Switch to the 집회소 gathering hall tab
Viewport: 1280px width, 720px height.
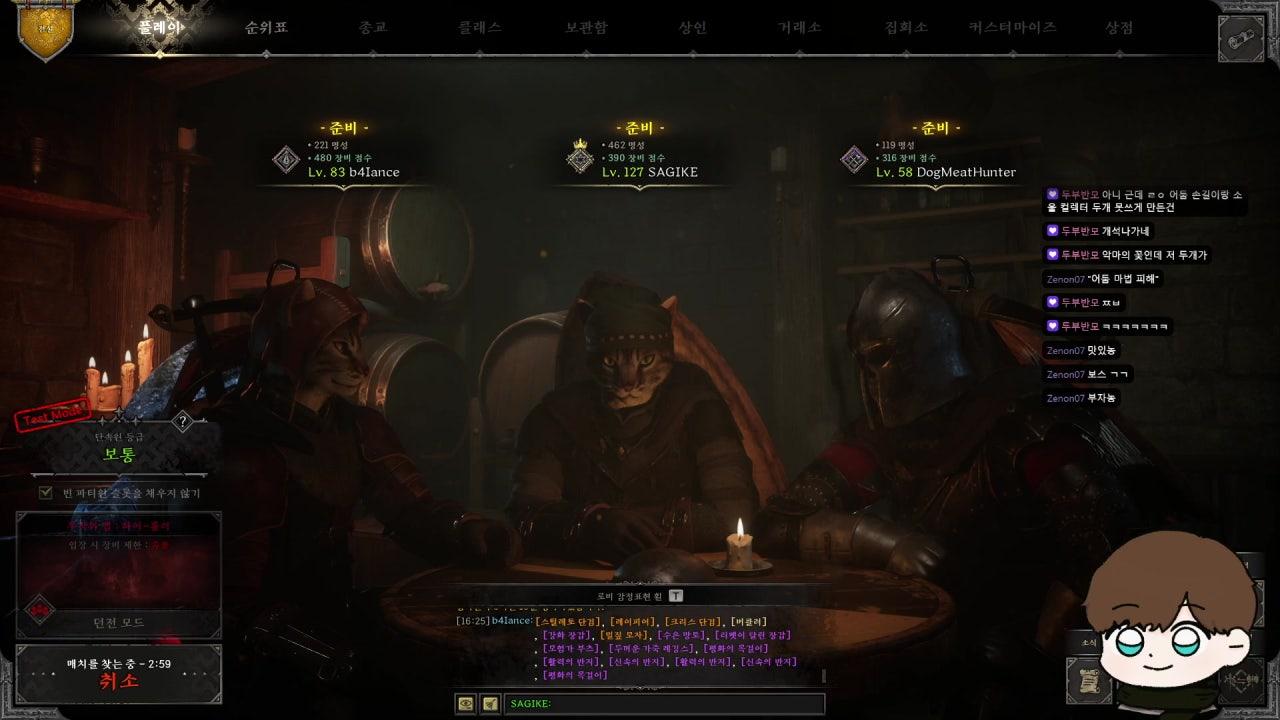point(906,28)
